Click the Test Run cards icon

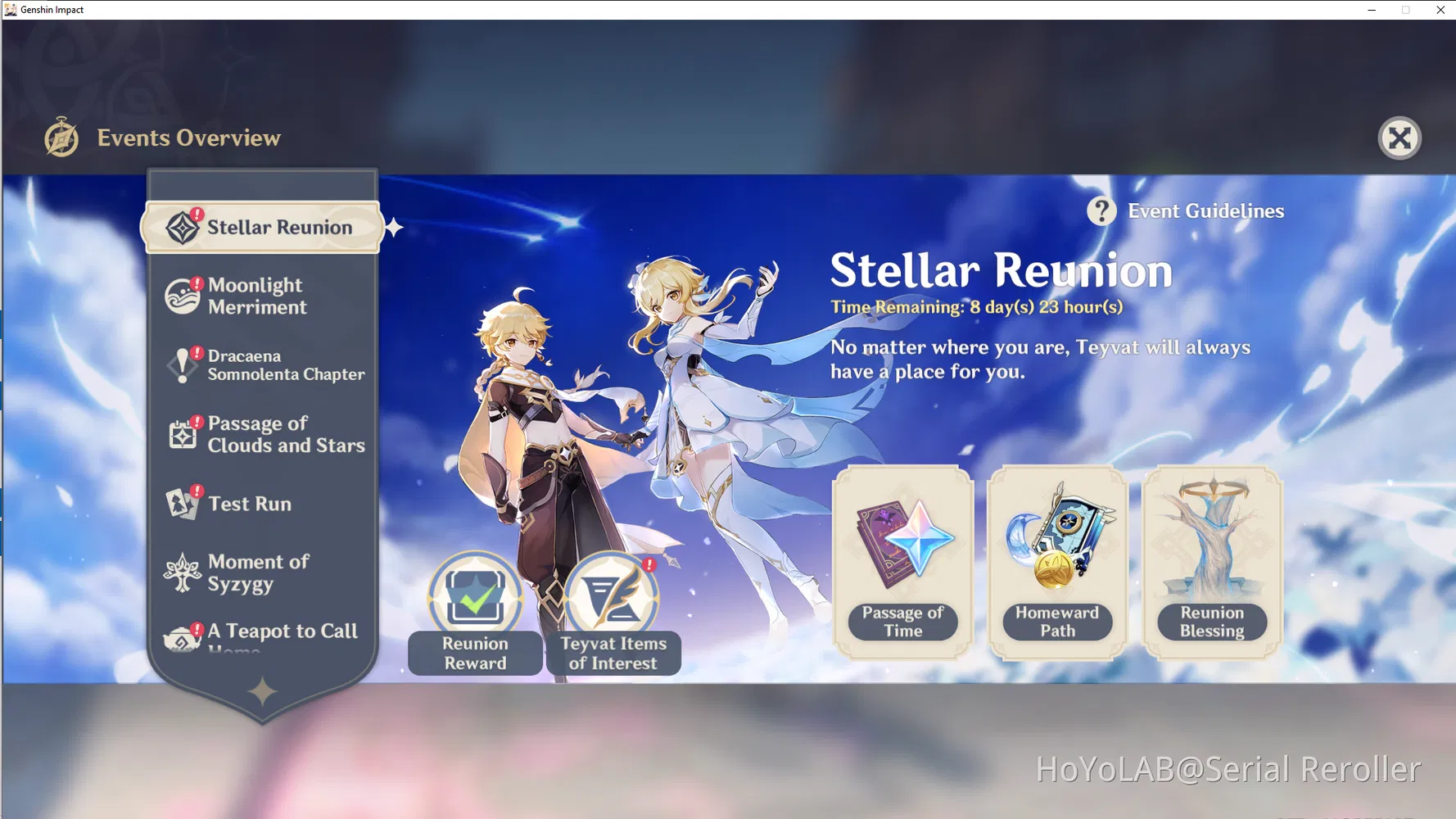pos(182,503)
